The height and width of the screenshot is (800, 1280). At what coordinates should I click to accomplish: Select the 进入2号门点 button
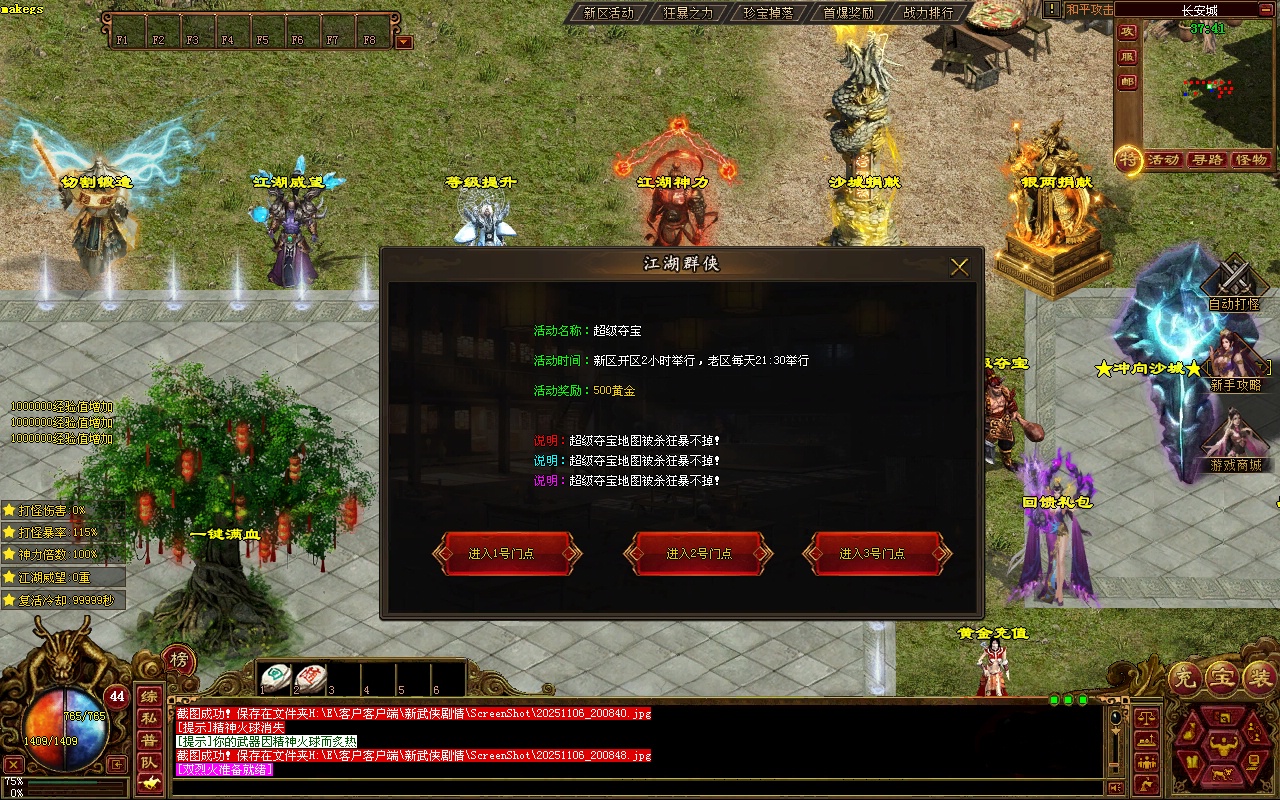coord(698,554)
